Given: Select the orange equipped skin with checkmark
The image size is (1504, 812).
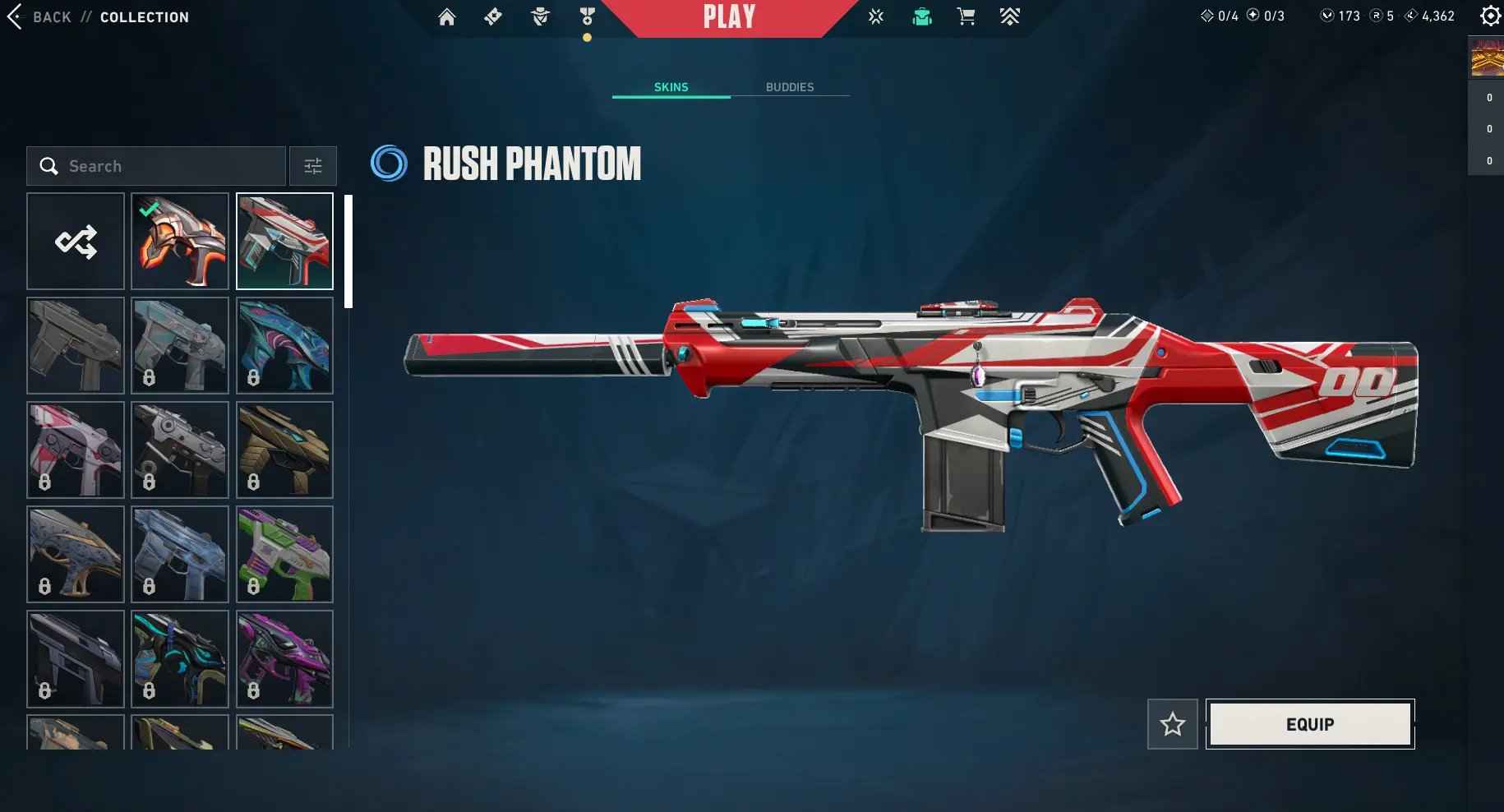Looking at the screenshot, I should (180, 242).
